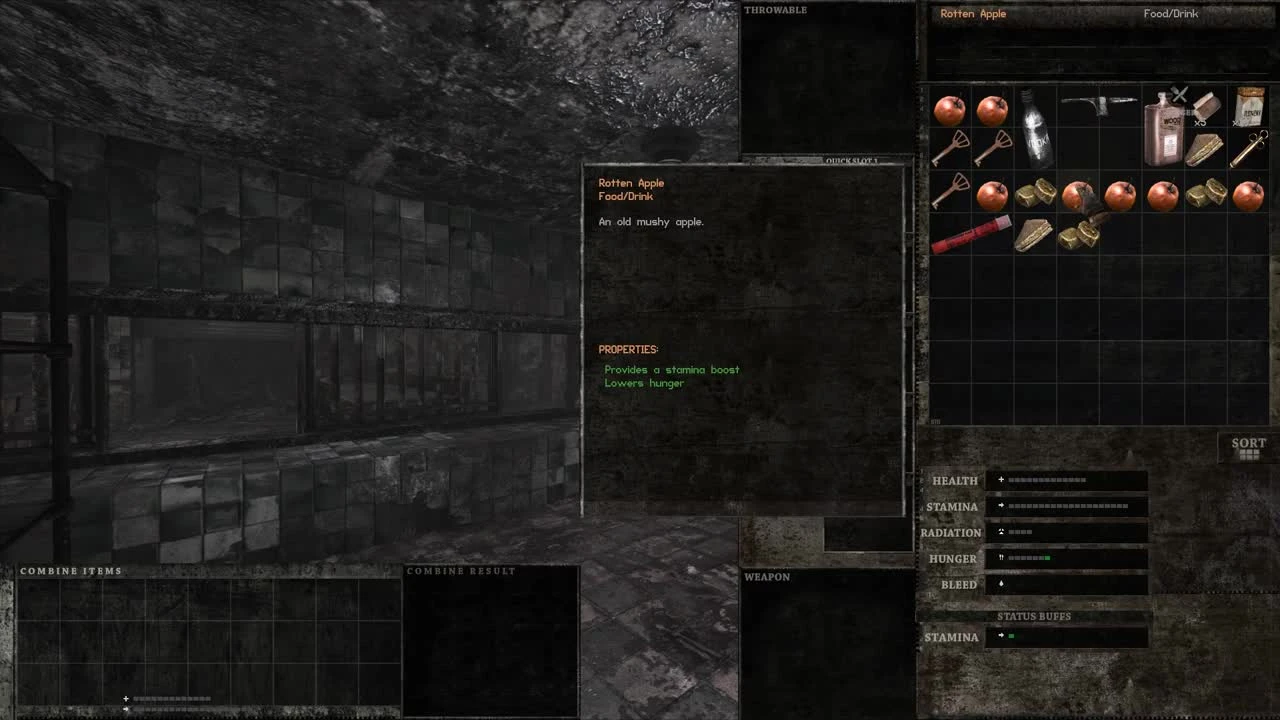Select a skeleton key item
The height and width of the screenshot is (720, 1280).
(952, 150)
